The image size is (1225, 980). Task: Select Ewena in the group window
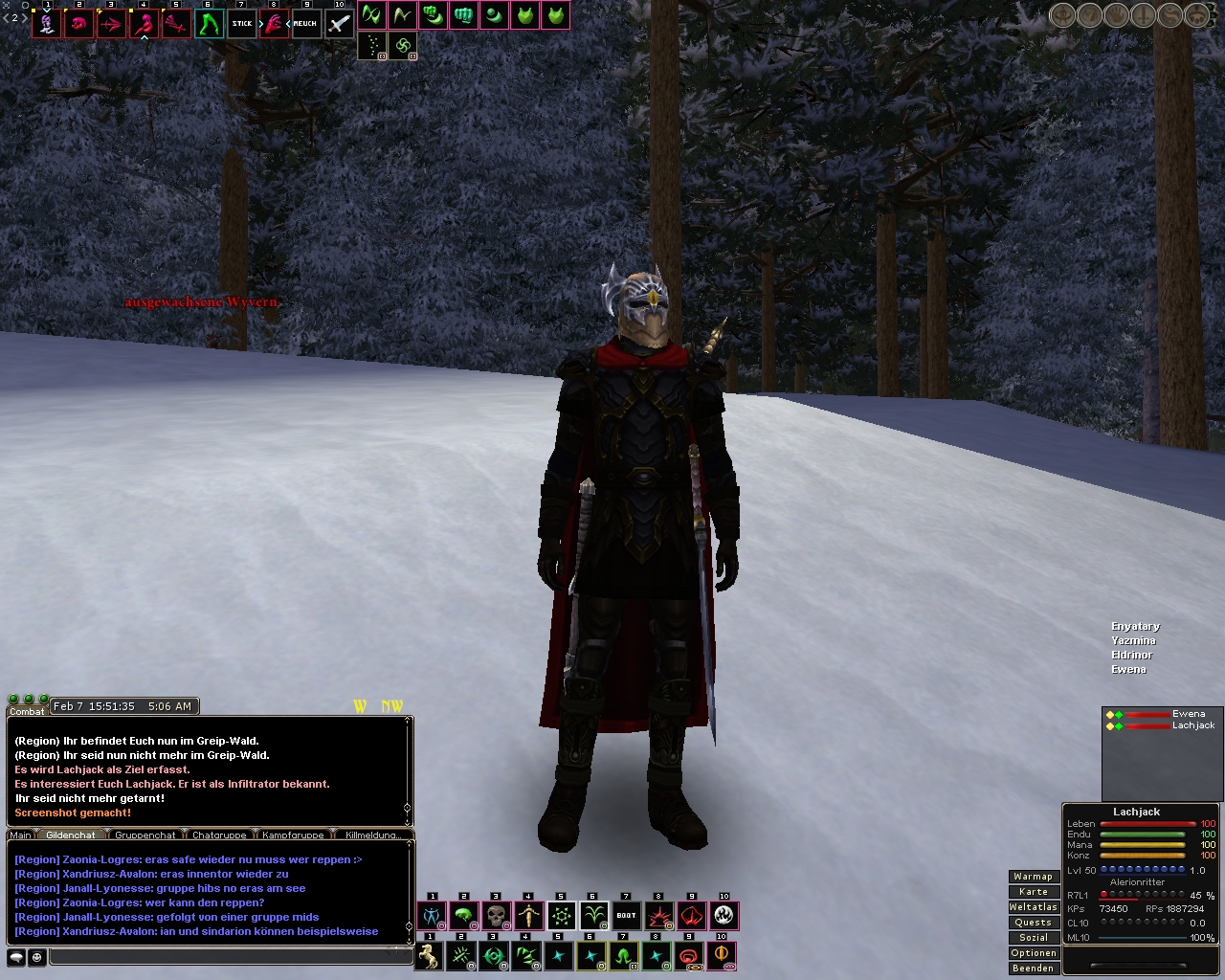point(1188,714)
